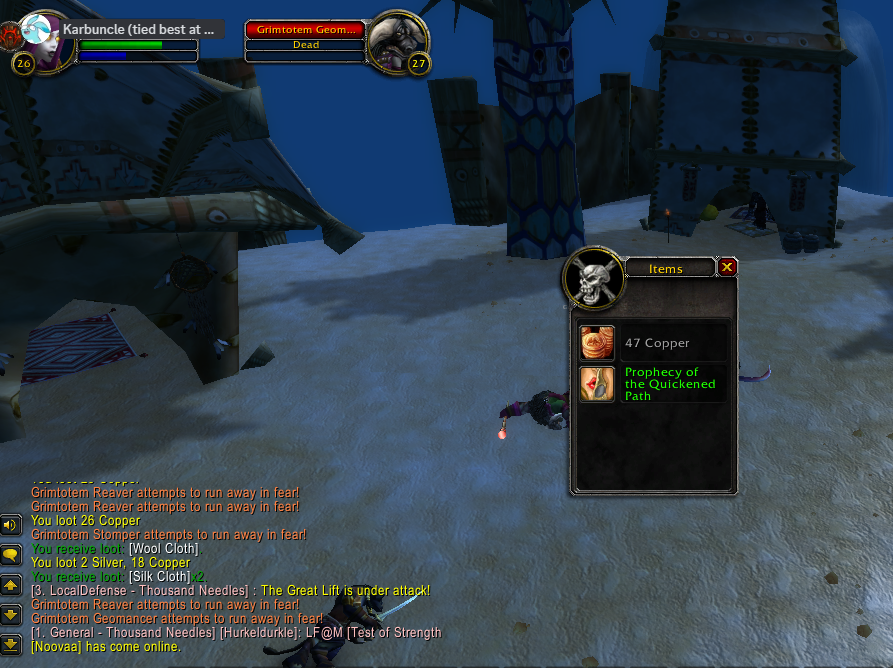
Task: Close the Items loot window
Action: (x=727, y=267)
